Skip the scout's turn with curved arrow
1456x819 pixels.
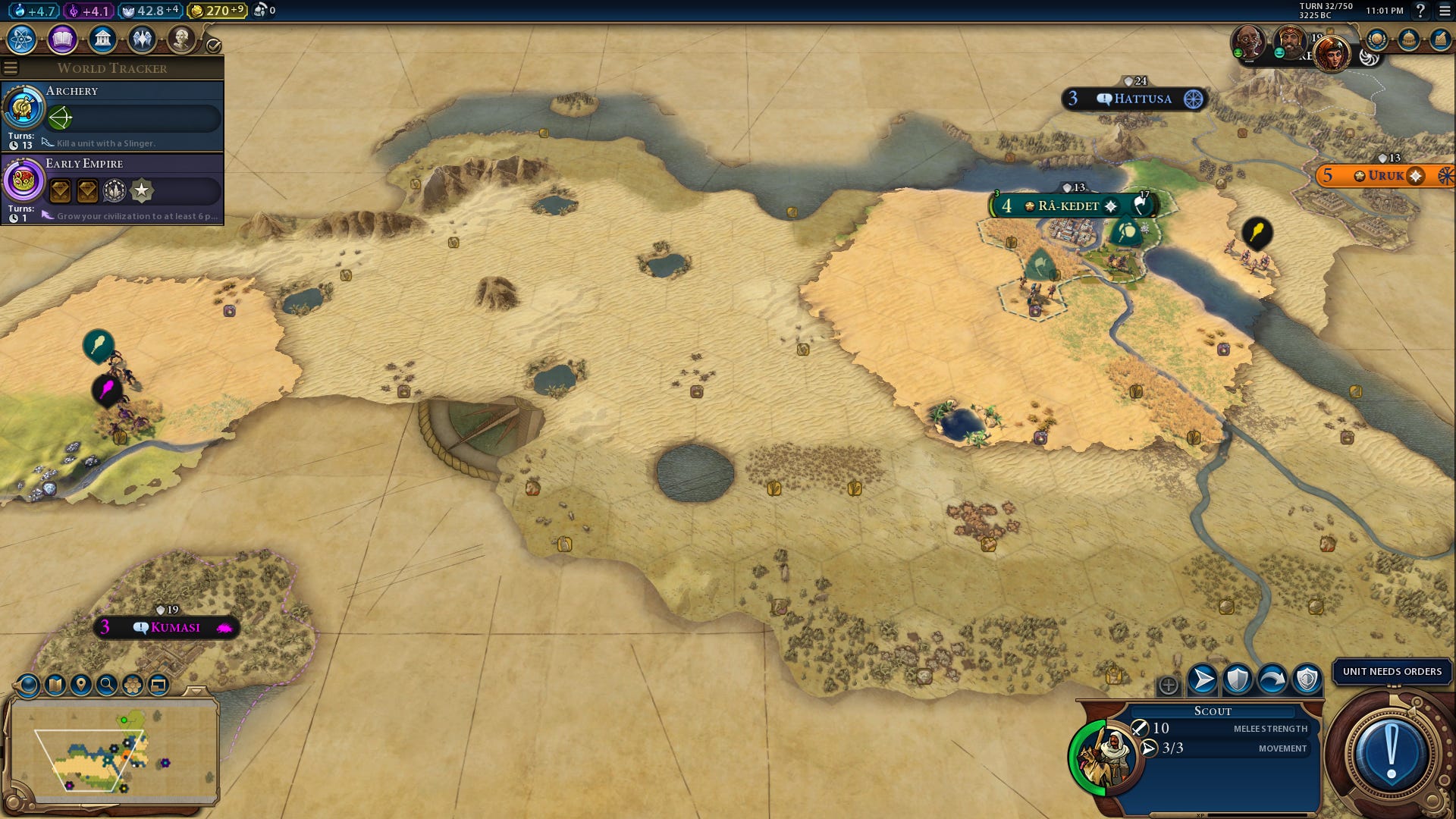pyautogui.click(x=1272, y=679)
